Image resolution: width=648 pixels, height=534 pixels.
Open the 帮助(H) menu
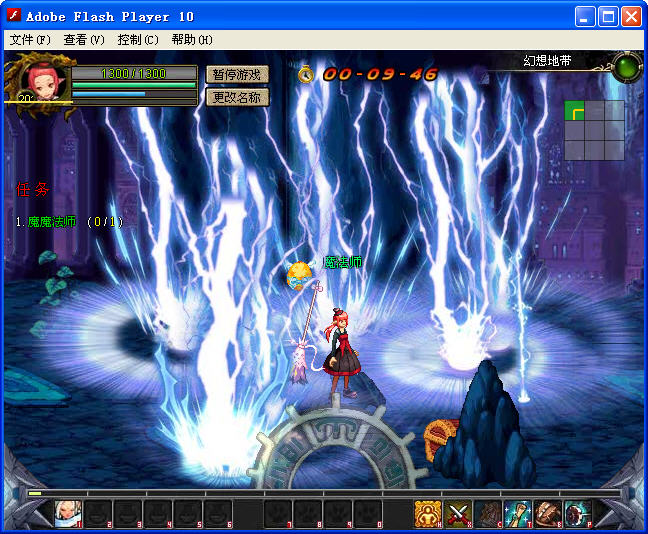(191, 40)
